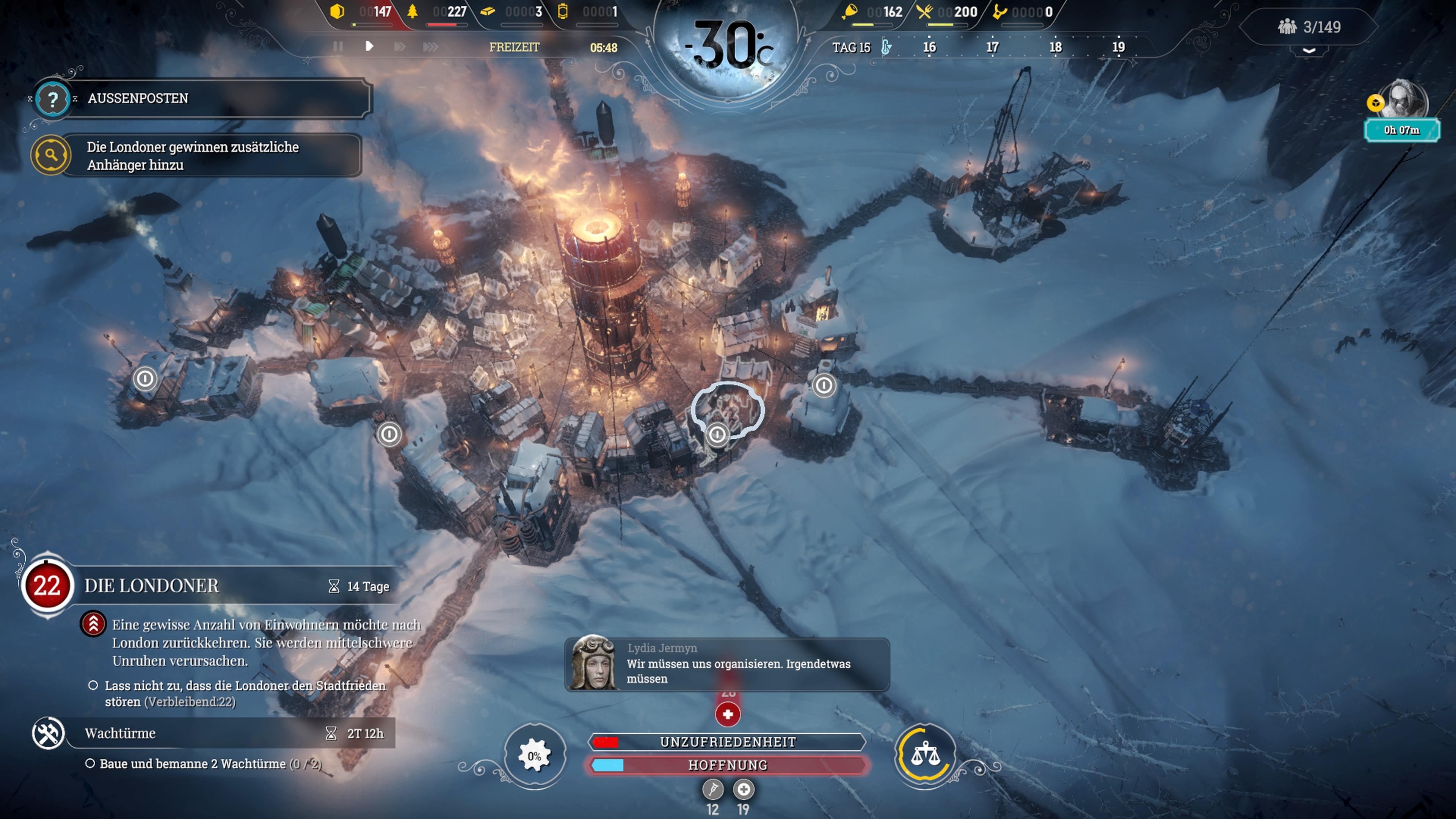1456x819 pixels.
Task: Pause the game speed
Action: pos(338,46)
